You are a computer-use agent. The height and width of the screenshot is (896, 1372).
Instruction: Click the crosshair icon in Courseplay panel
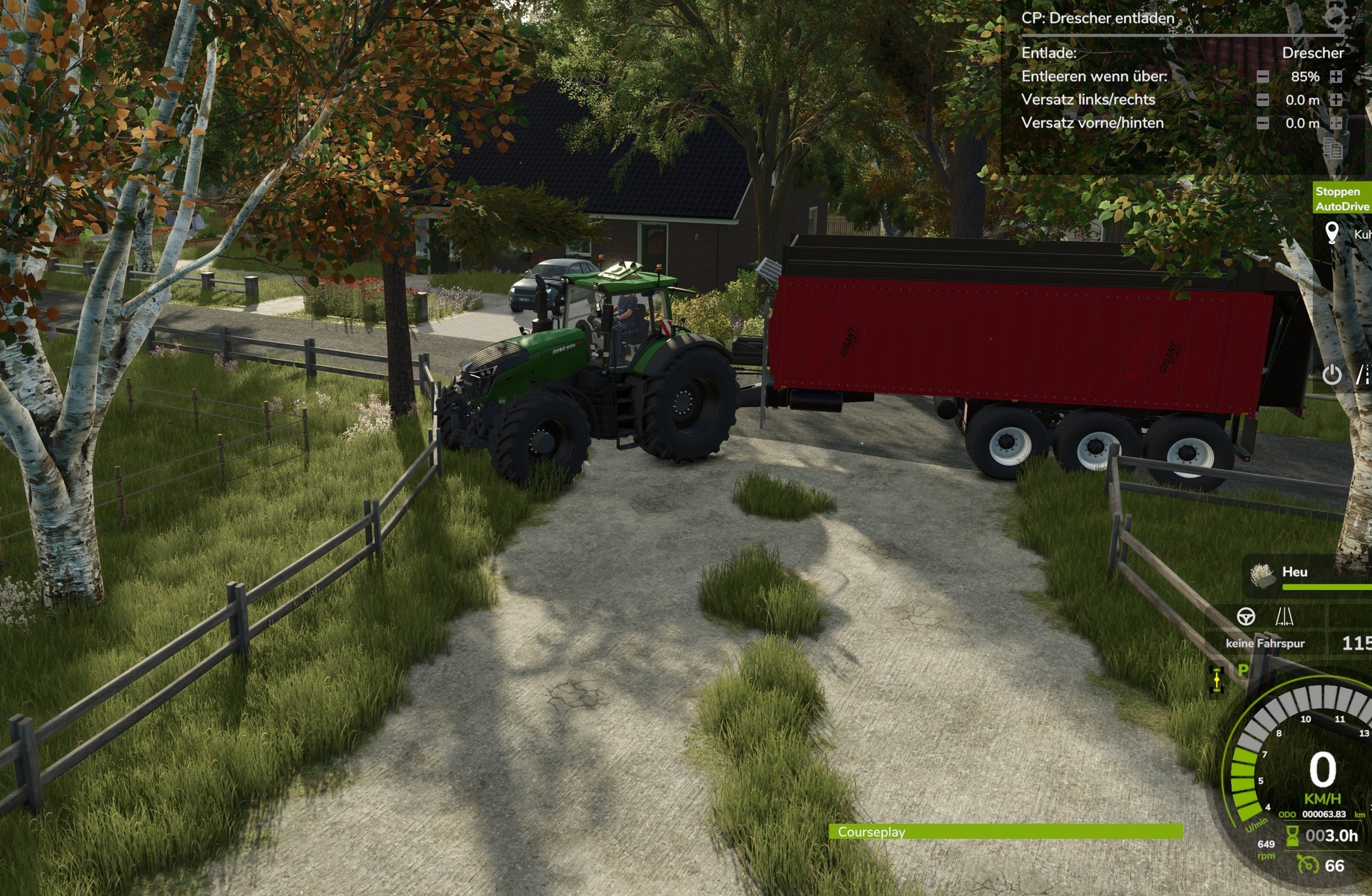(x=1335, y=16)
